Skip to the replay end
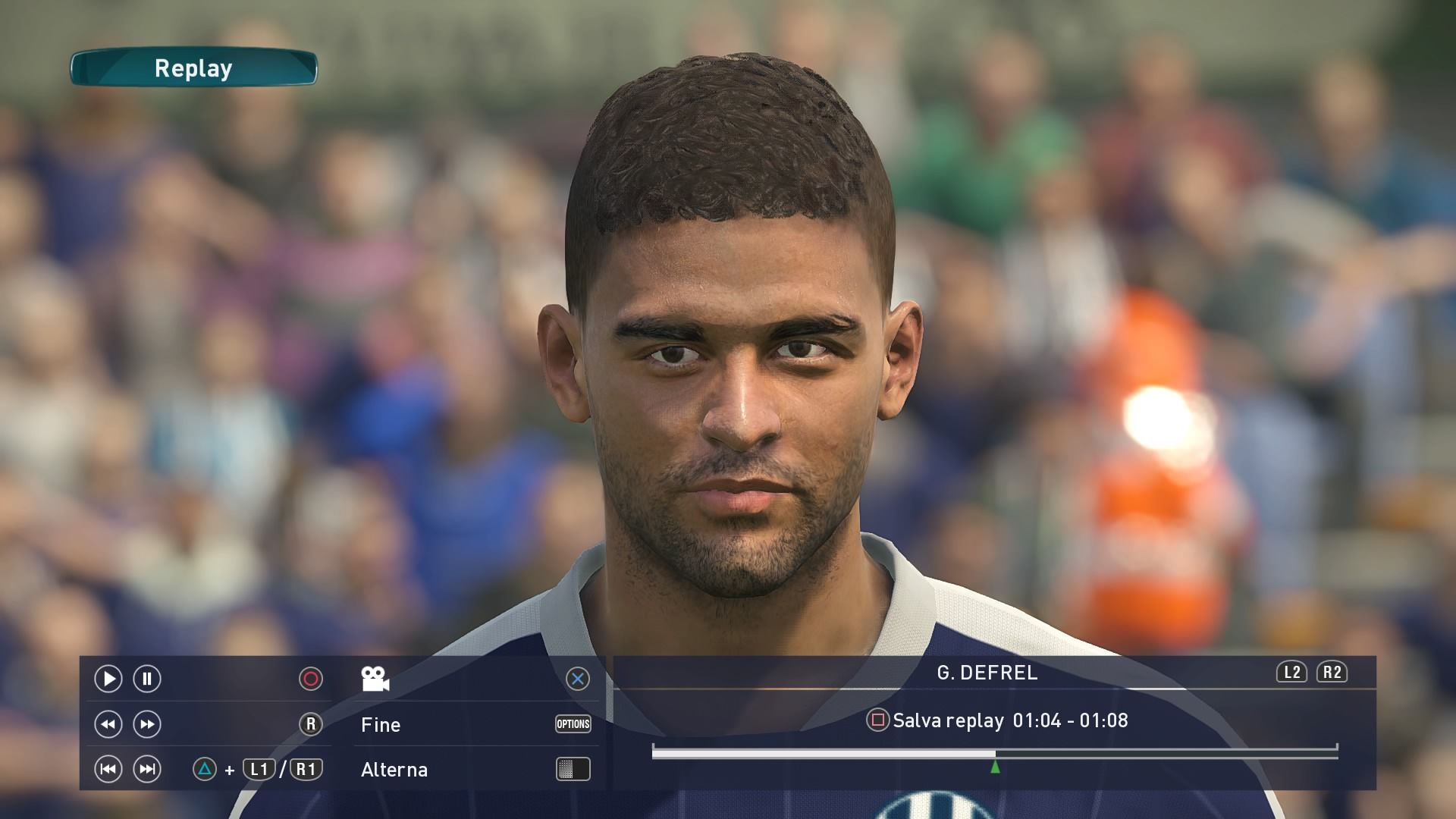 point(147,770)
